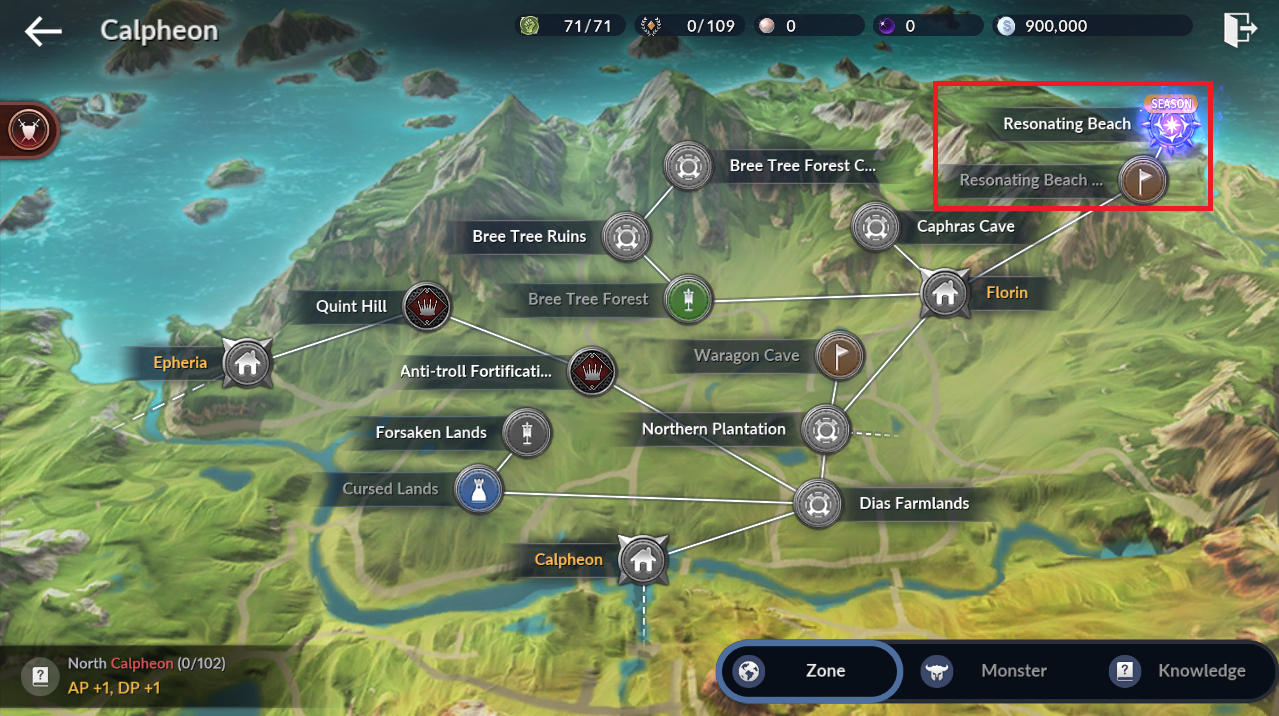Select the Northern Plantation node
This screenshot has height=716, width=1279.
pos(825,429)
